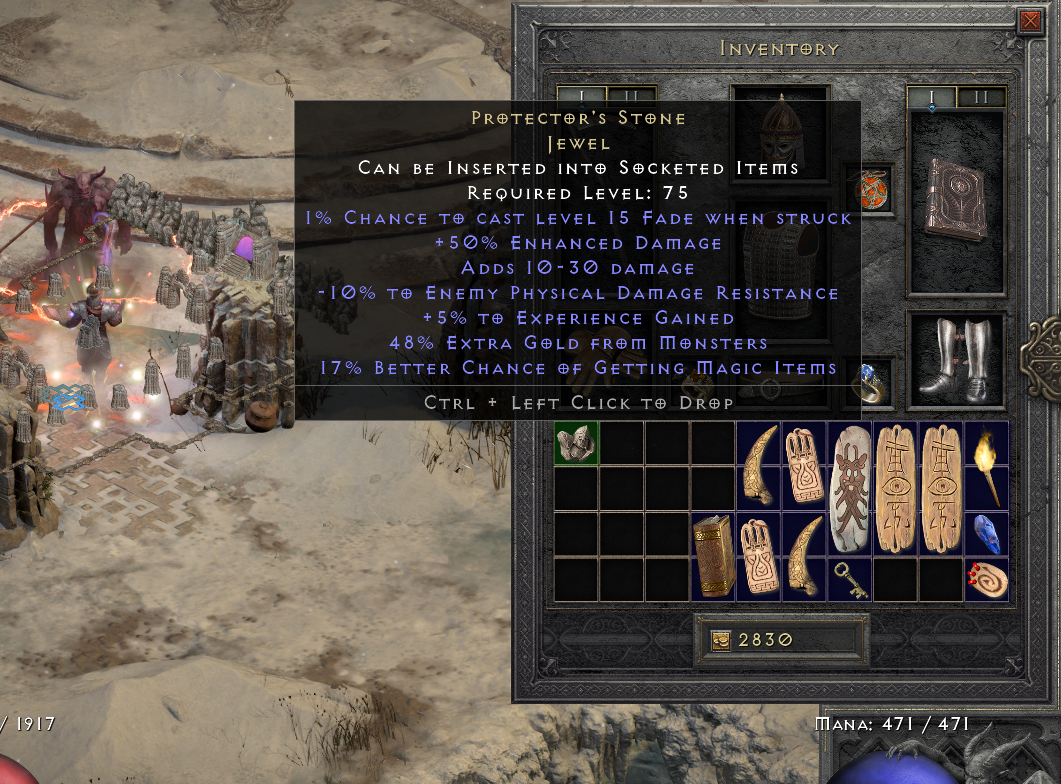Select the equipped book in the off-hand slot
The width and height of the screenshot is (1061, 784).
pos(955,200)
